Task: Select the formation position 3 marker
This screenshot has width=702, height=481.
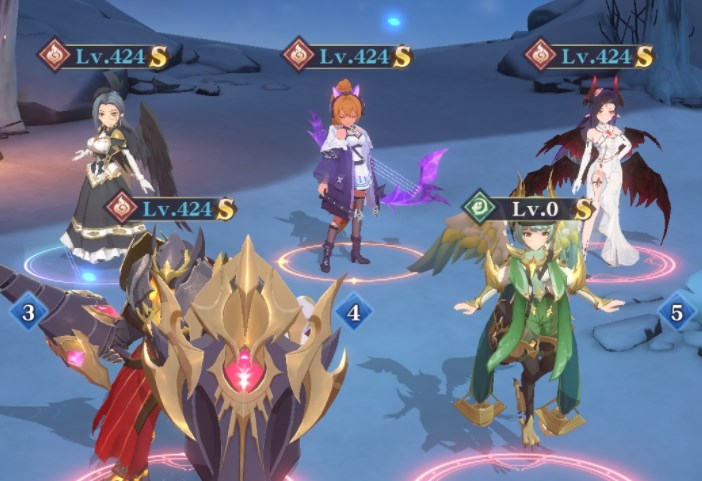Action: [x=29, y=313]
